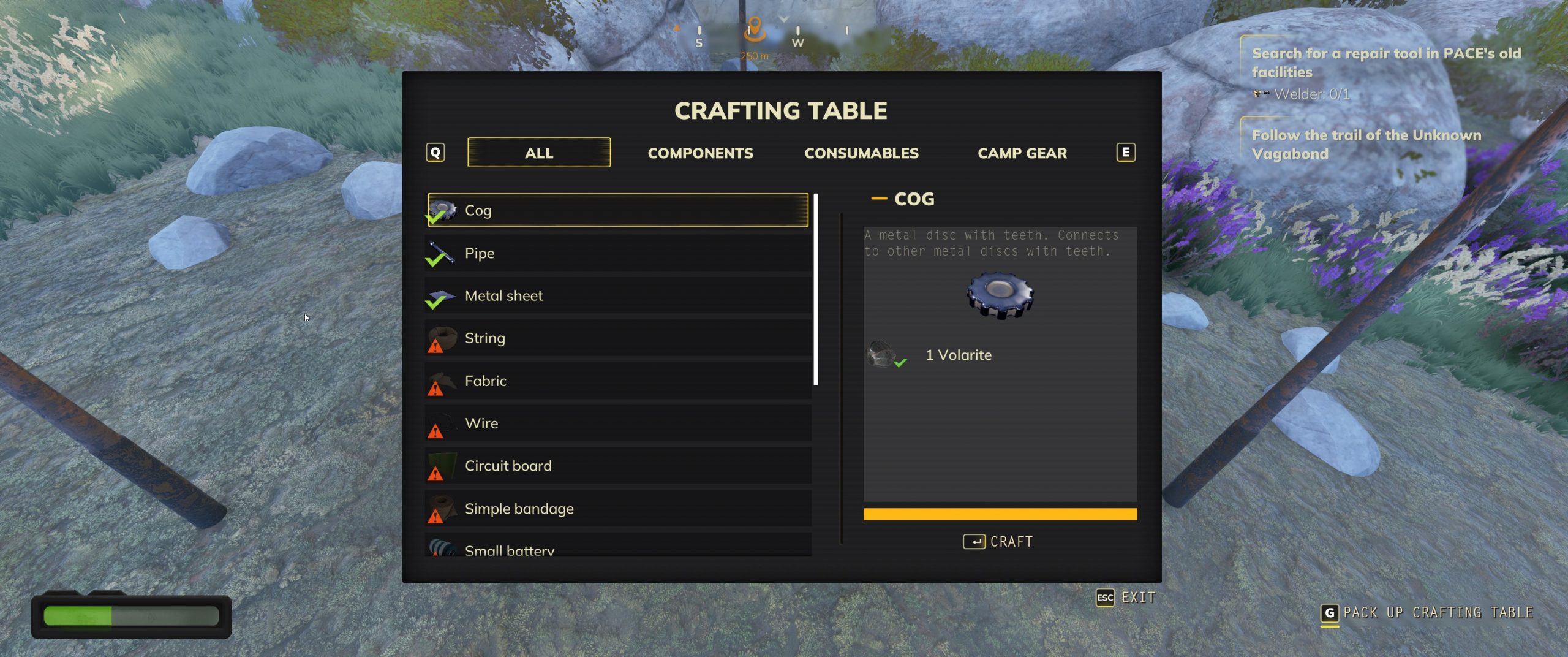Choose the Pipe recipe
The image size is (1568, 657).
click(x=617, y=253)
